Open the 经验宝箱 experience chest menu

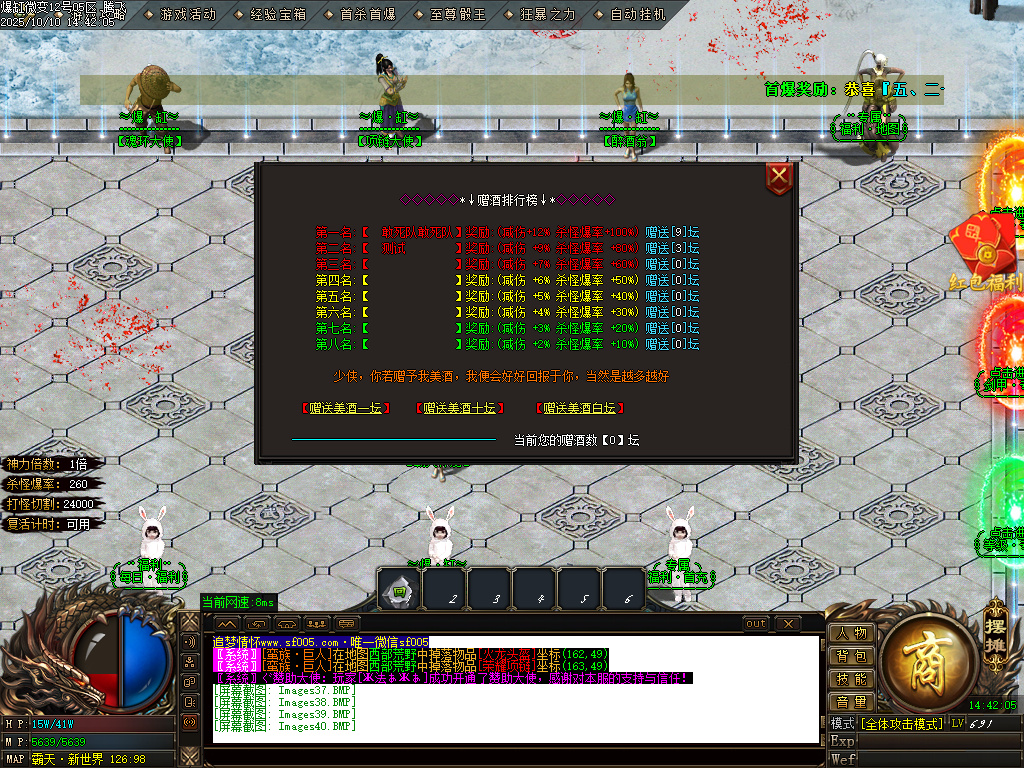270,14
